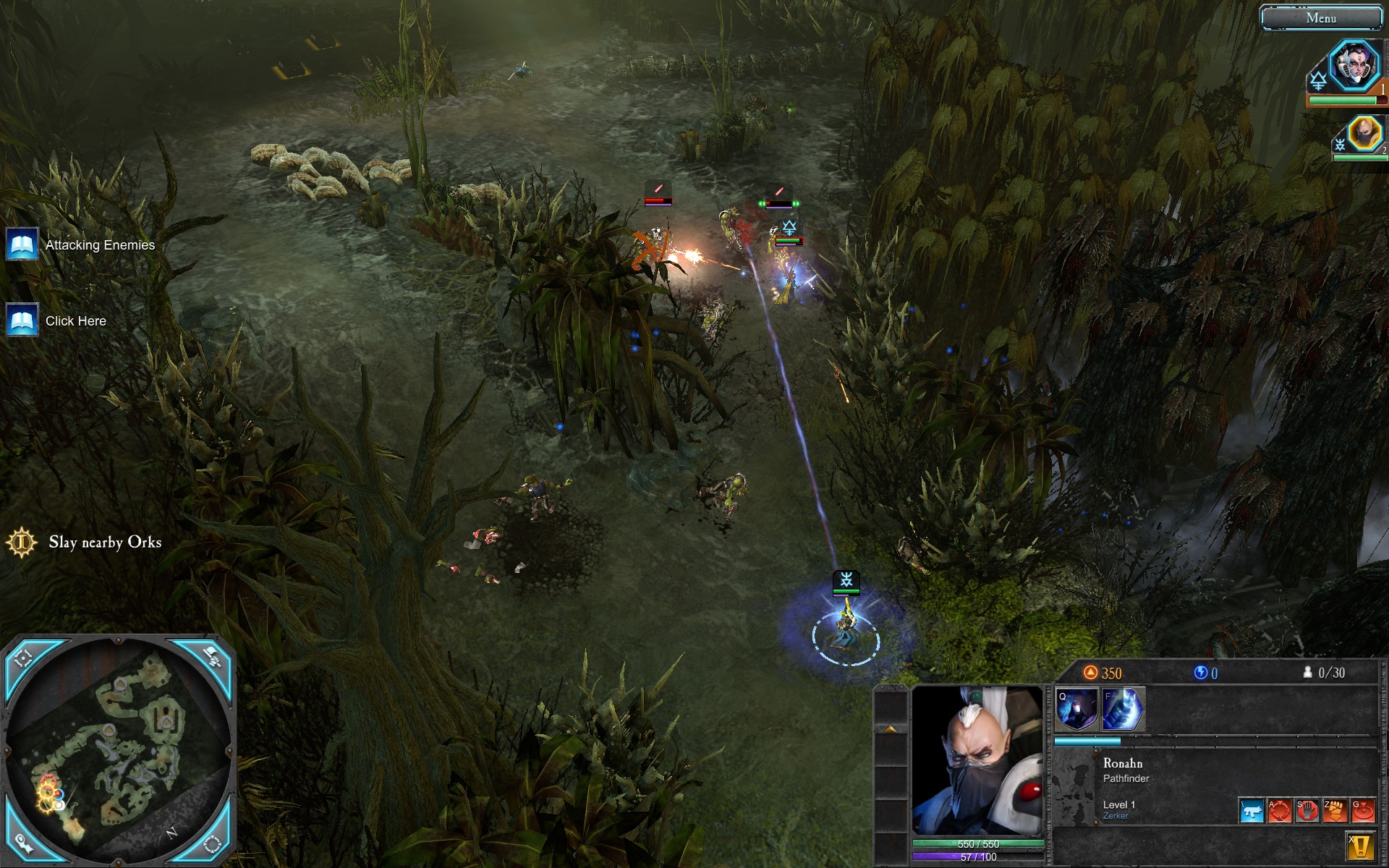Select the masked female hero portrait
This screenshot has width=1389, height=868.
pyautogui.click(x=1354, y=66)
